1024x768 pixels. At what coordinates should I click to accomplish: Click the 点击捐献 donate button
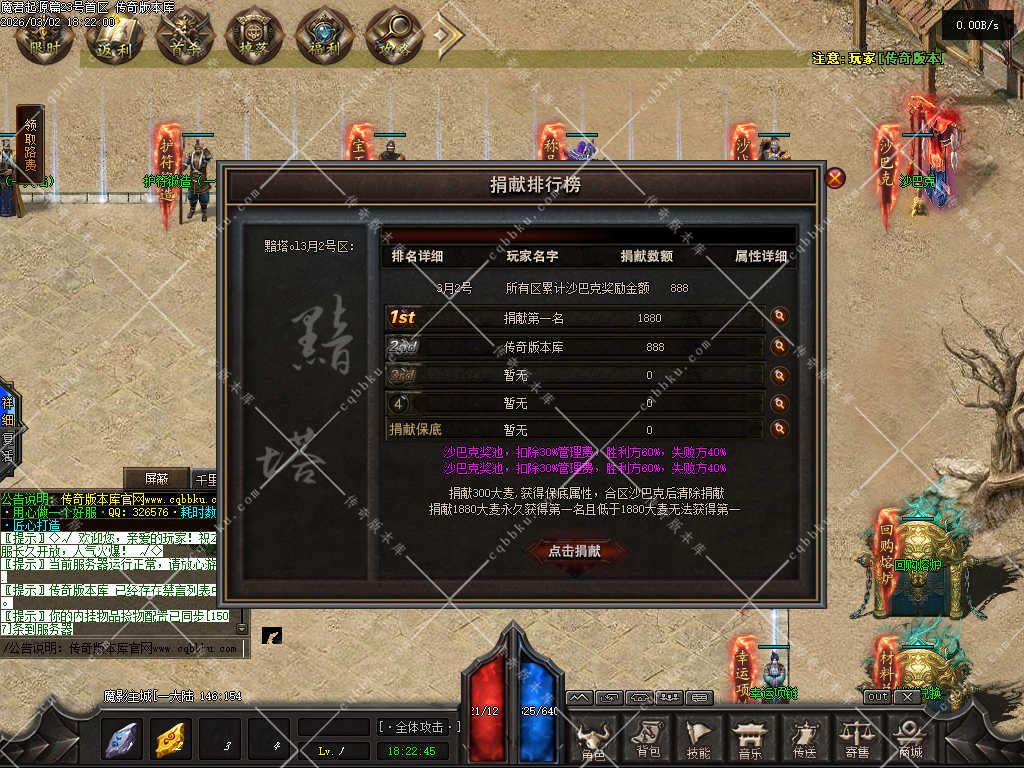tap(574, 550)
